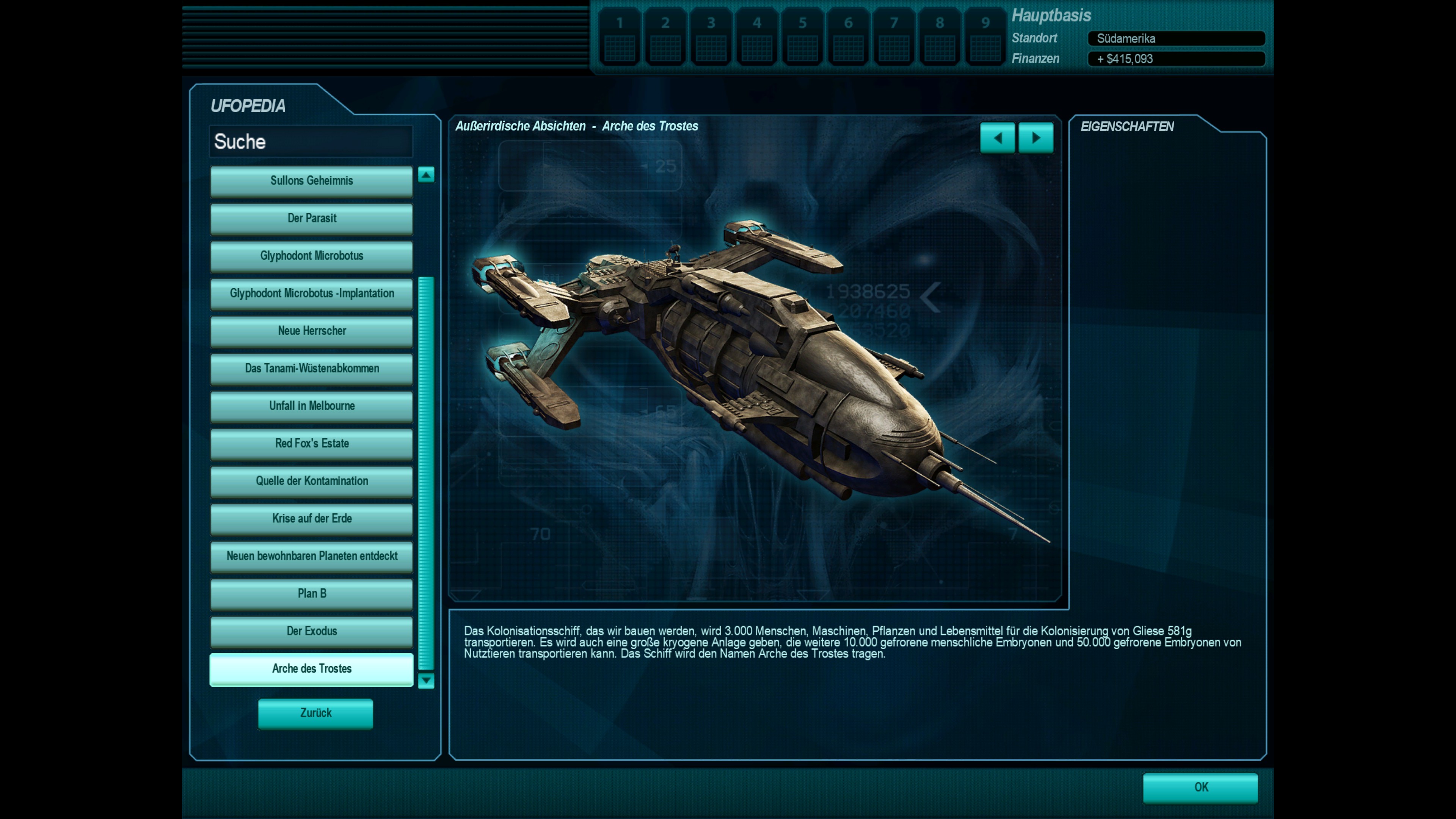Select the Der Parasit entry

click(x=311, y=218)
